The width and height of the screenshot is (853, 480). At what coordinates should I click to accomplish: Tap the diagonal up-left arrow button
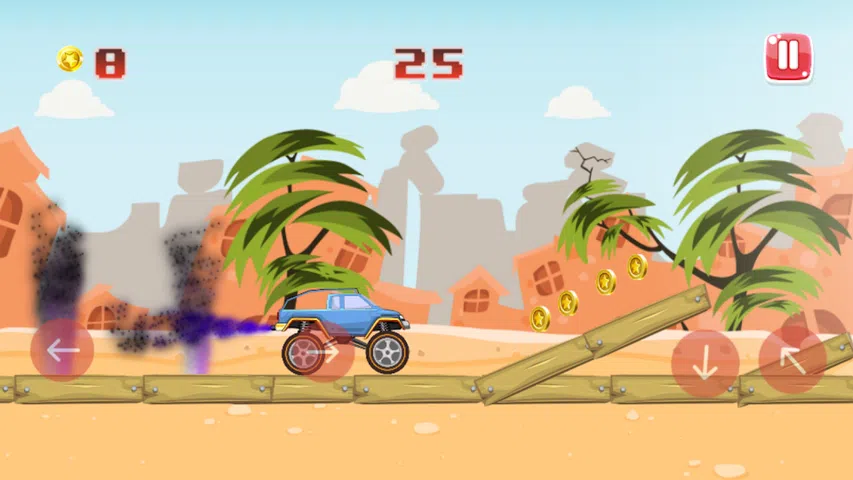pos(792,359)
